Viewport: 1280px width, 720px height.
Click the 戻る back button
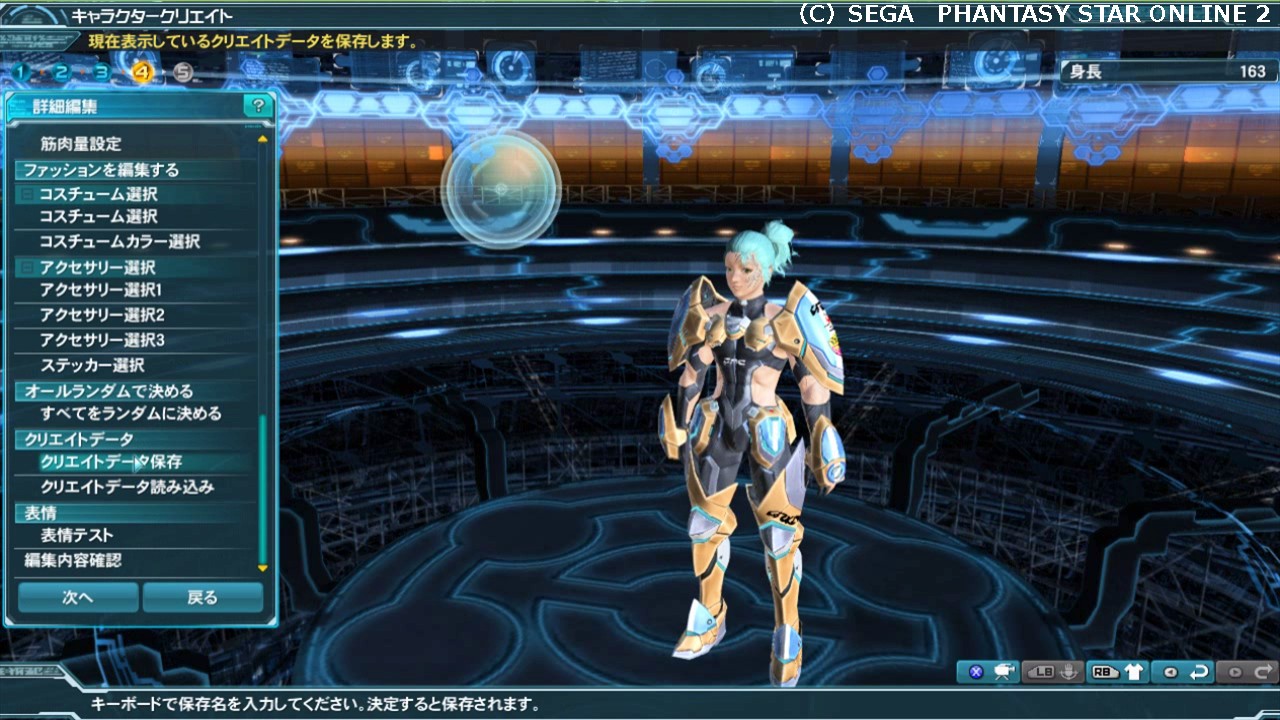[x=202, y=597]
